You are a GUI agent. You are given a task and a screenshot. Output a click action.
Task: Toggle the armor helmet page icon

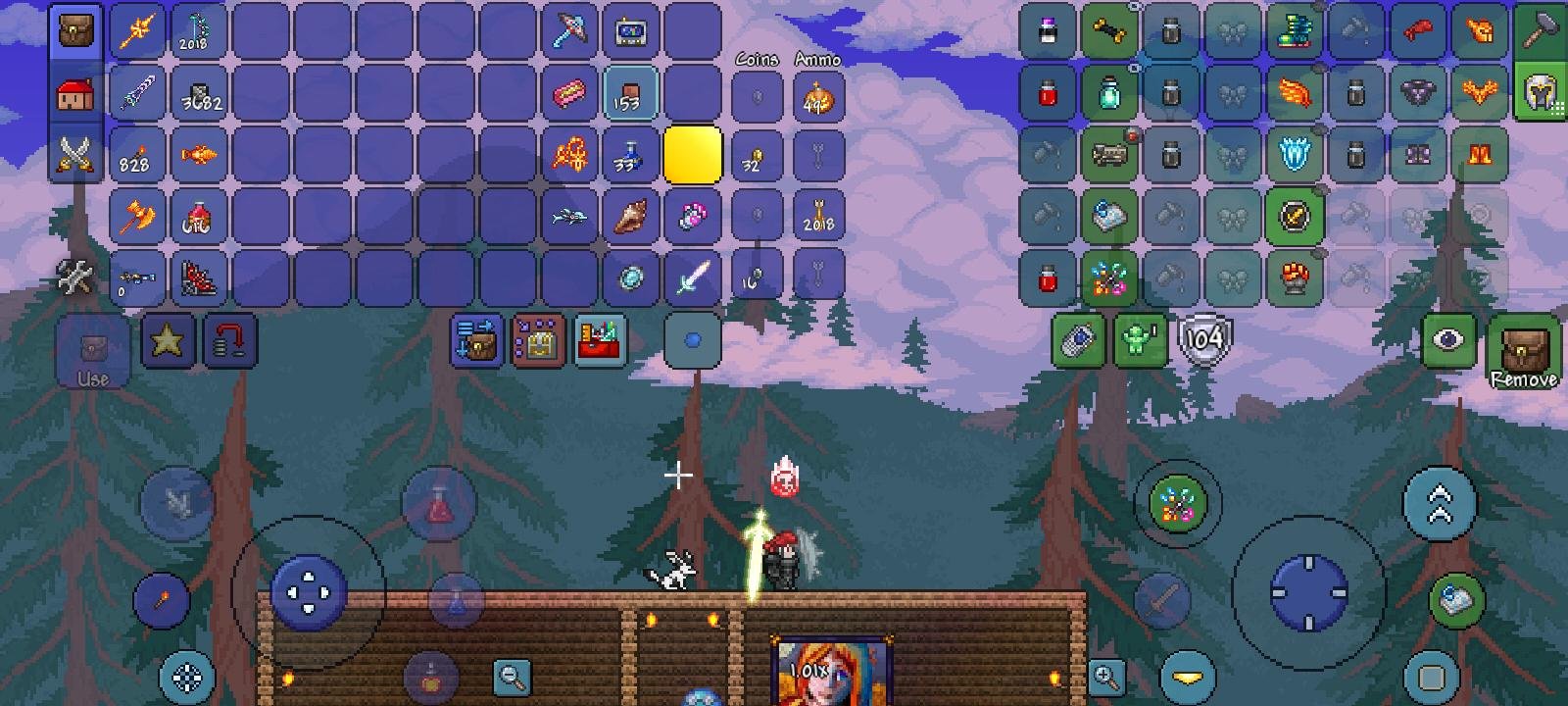[1543, 92]
